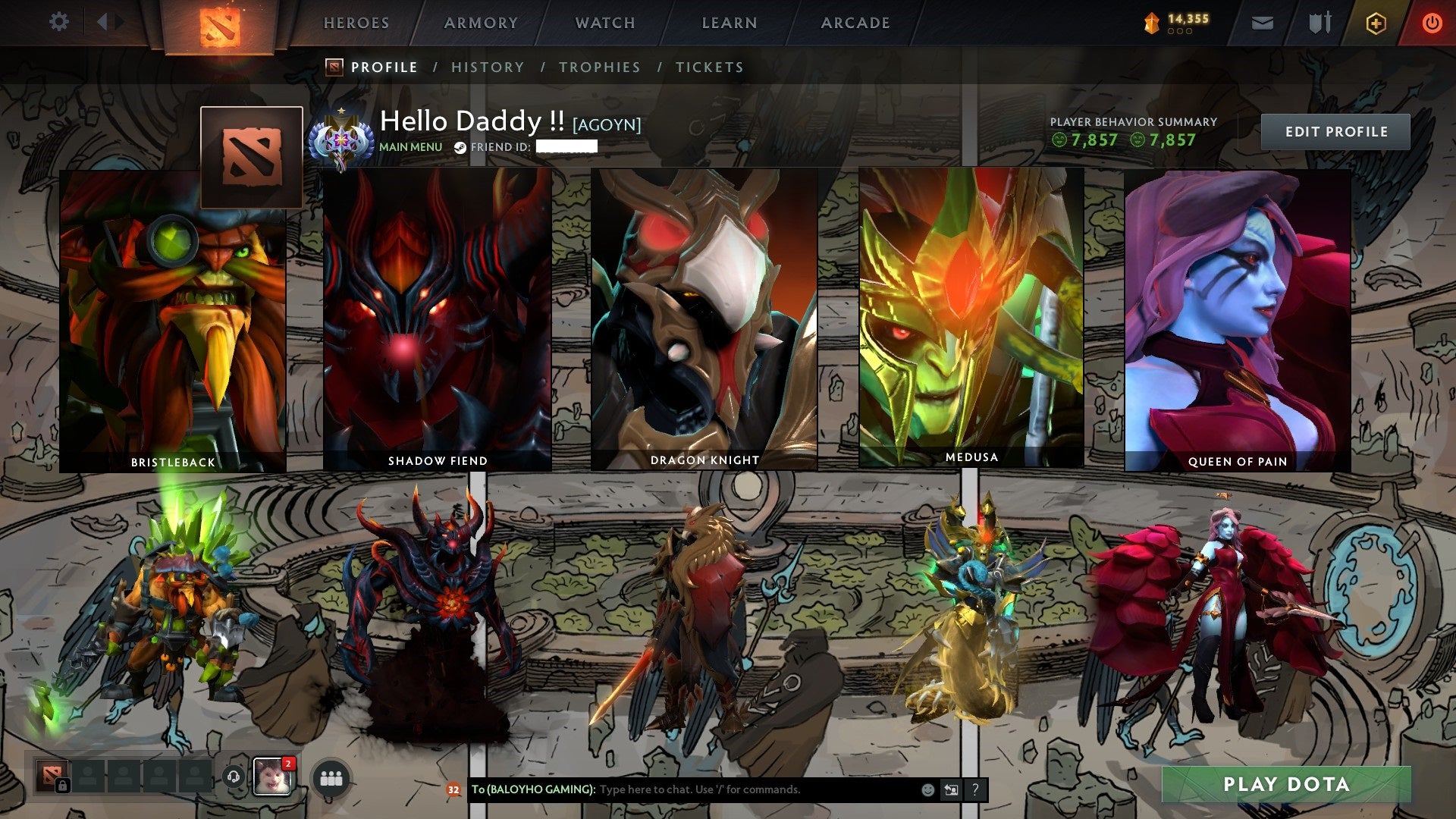
Task: Open the mail inbox icon
Action: click(1263, 24)
